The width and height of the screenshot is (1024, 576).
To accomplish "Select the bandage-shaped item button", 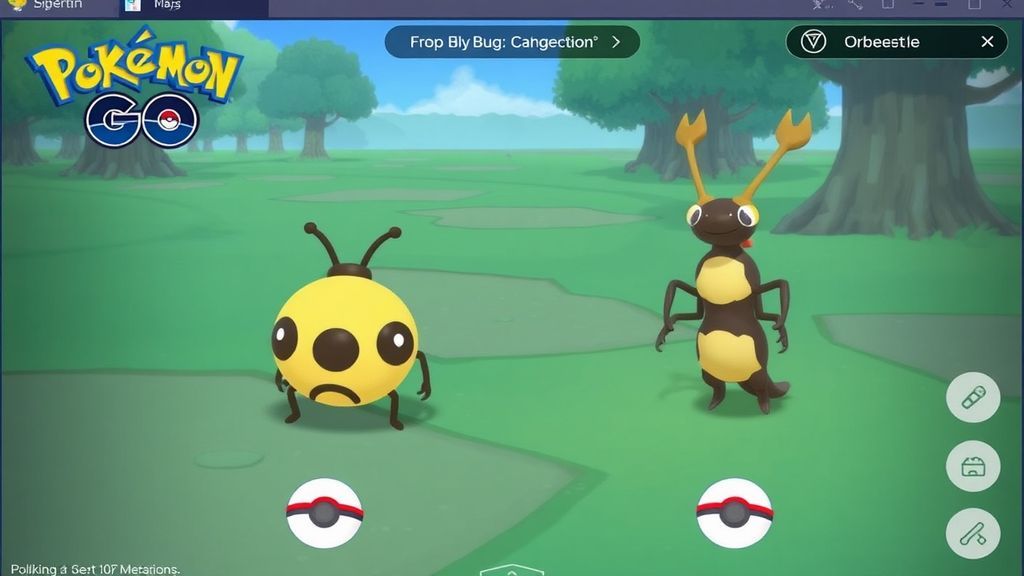I will pos(973,399).
